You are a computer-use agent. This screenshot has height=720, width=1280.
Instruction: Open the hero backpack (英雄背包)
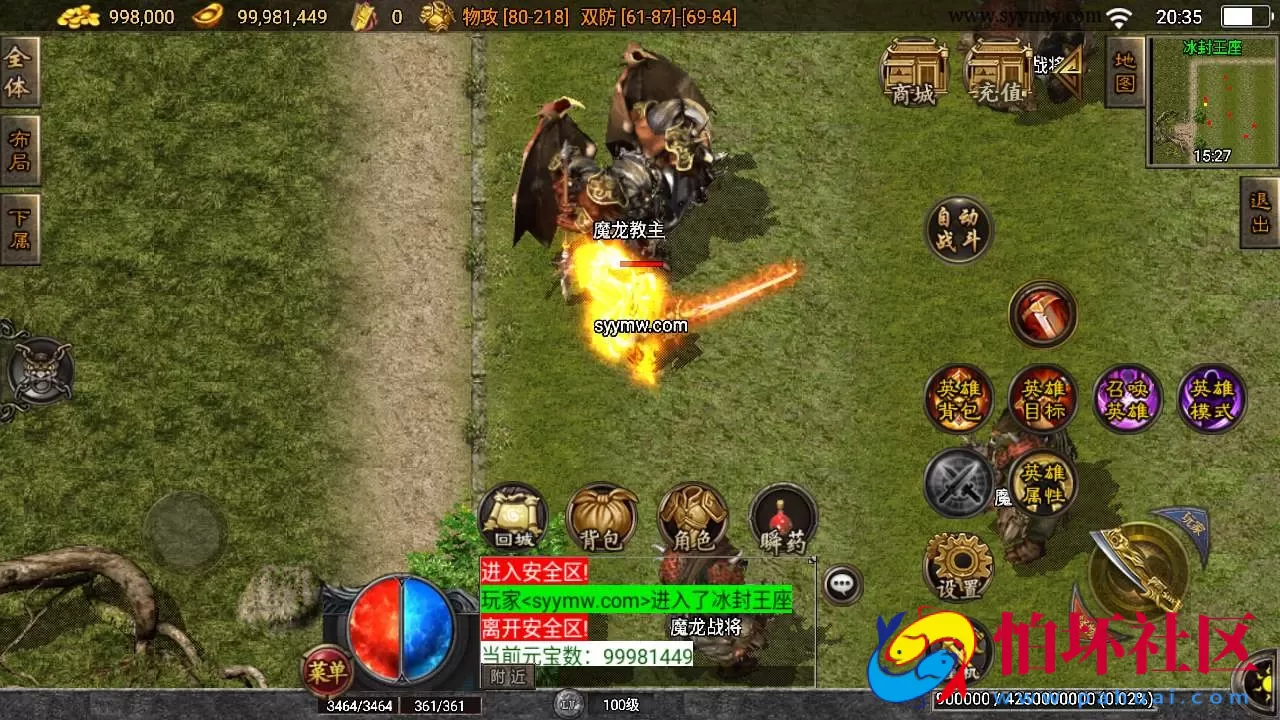click(957, 398)
